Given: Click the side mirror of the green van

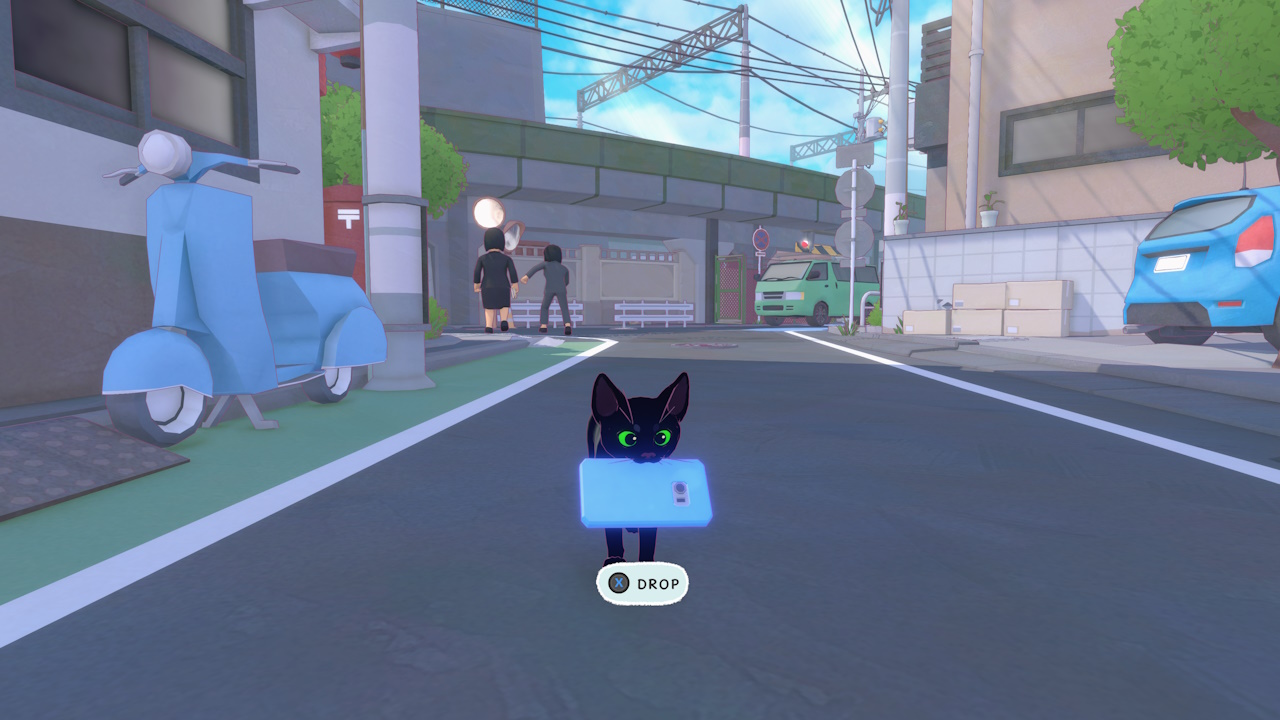Looking at the screenshot, I should (815, 276).
